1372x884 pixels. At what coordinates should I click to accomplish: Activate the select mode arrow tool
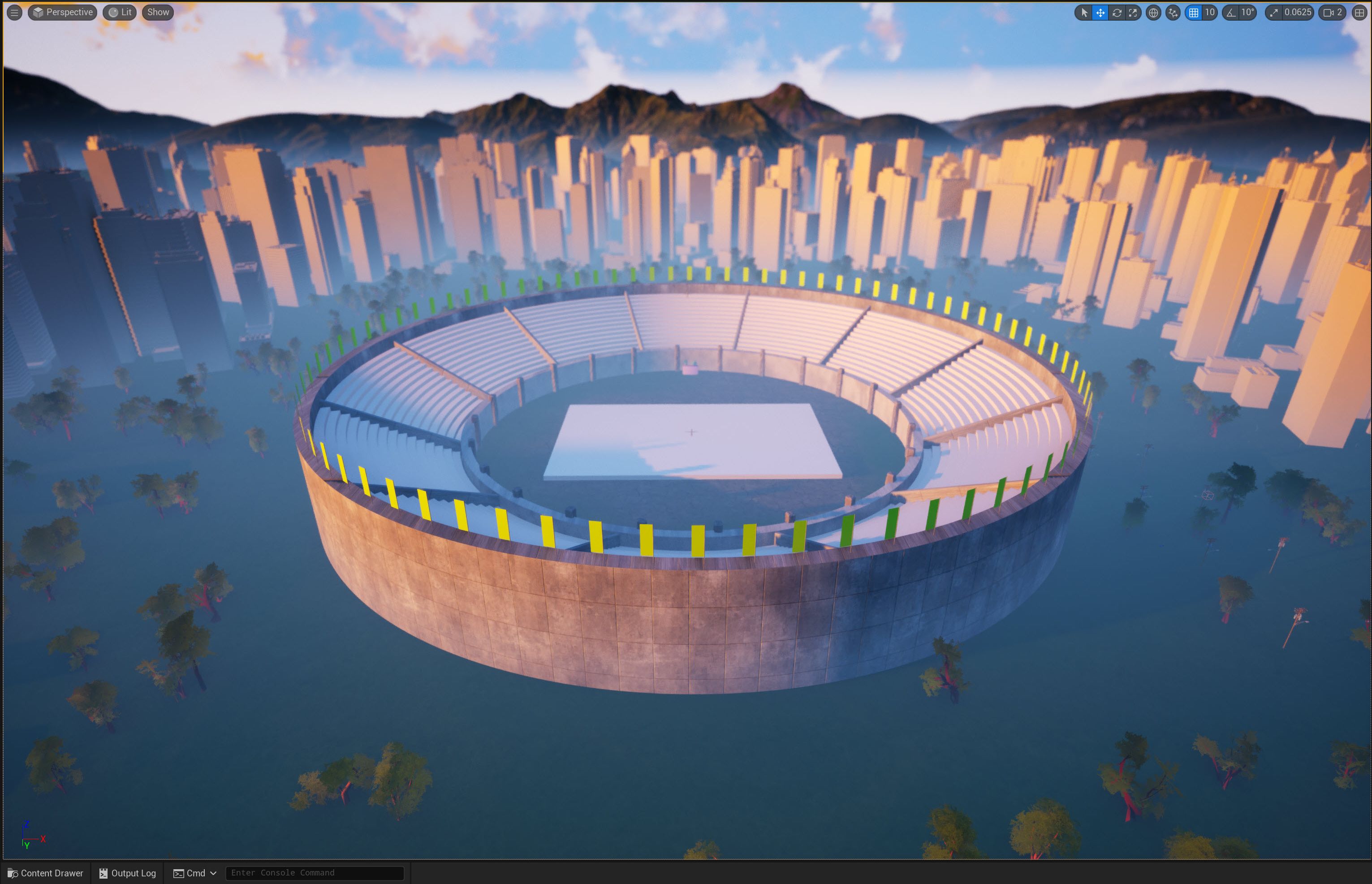(1084, 12)
